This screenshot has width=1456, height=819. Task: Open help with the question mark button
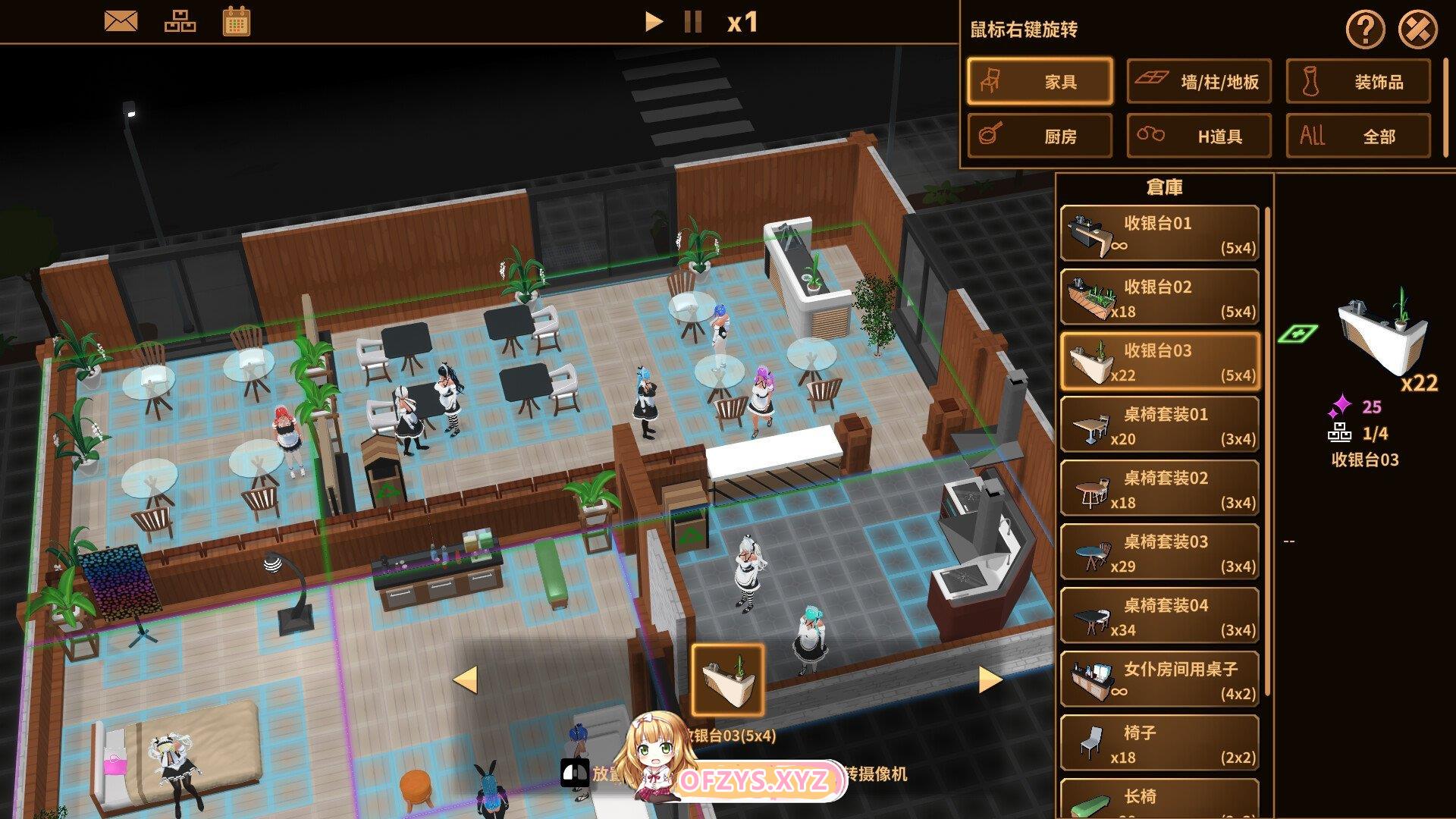[1365, 30]
